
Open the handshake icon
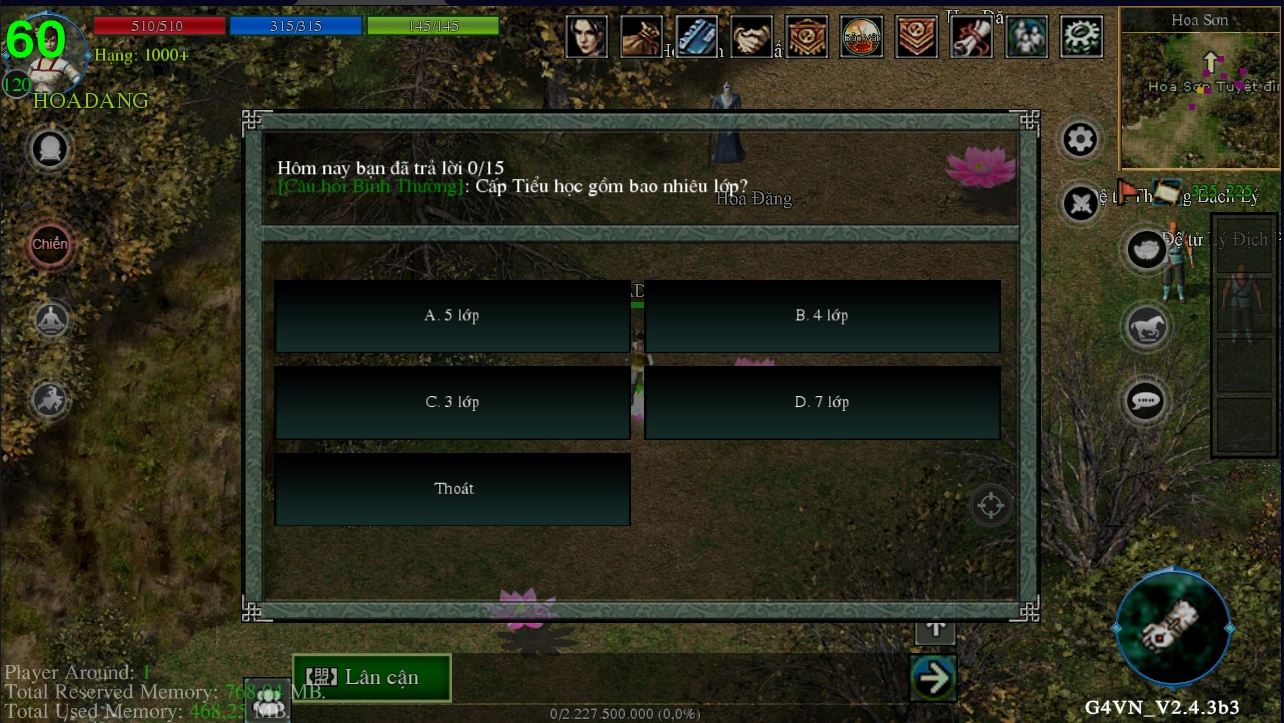[751, 37]
